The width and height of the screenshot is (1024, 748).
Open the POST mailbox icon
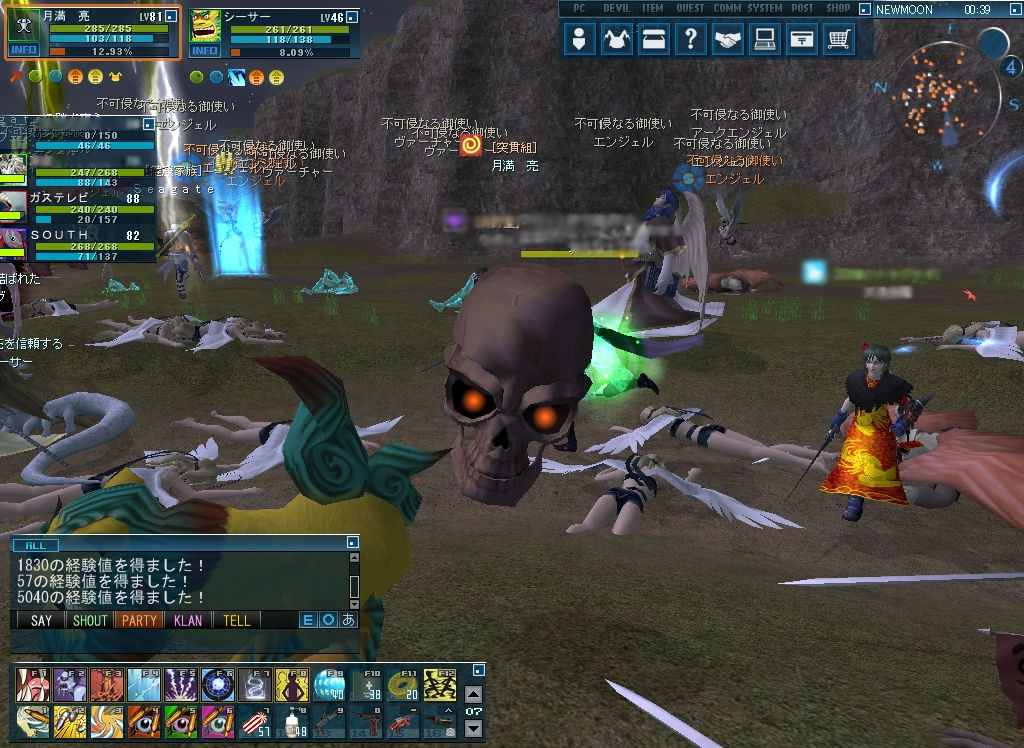point(802,40)
